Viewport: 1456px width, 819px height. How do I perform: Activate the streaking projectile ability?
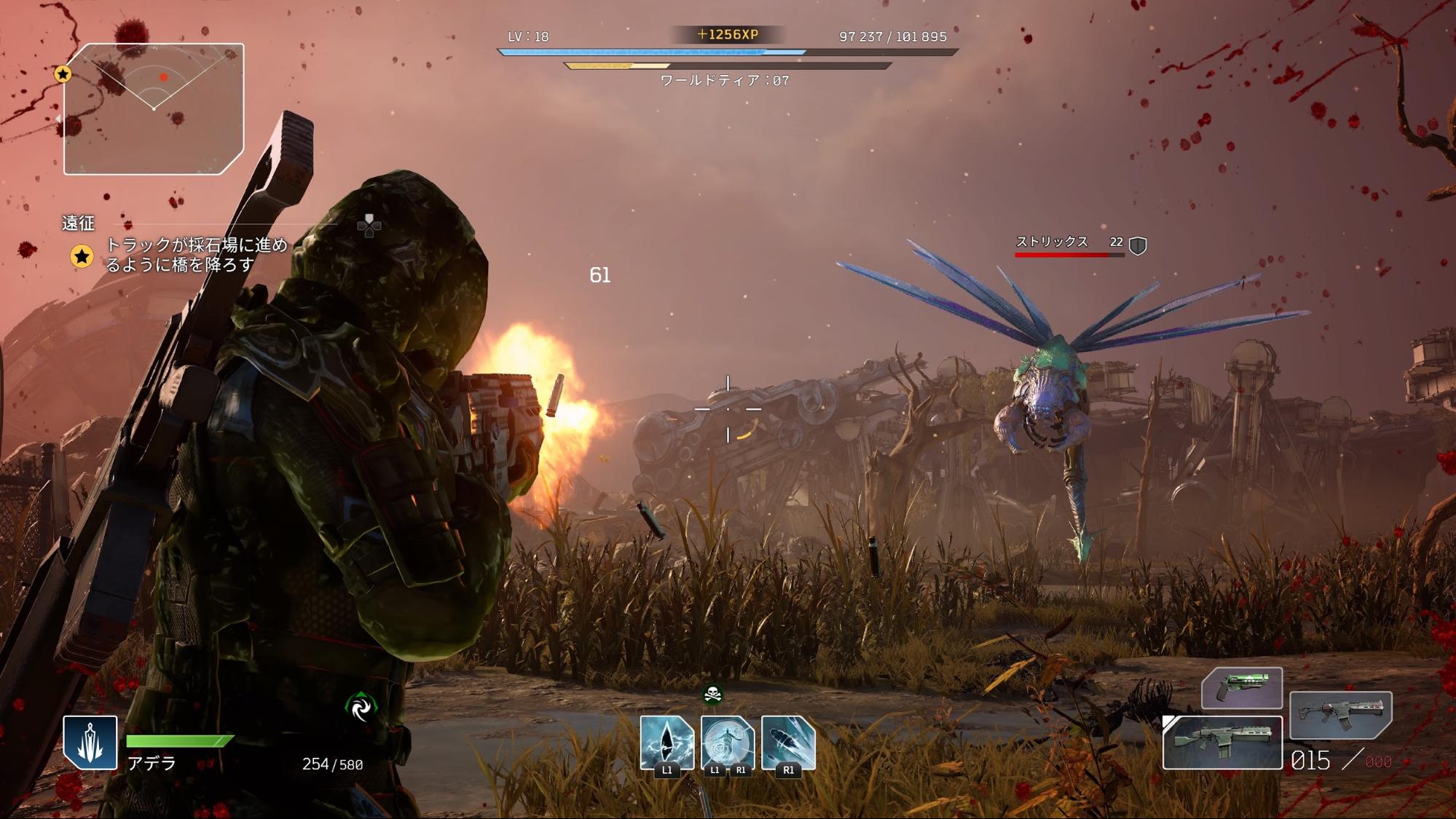(x=788, y=743)
